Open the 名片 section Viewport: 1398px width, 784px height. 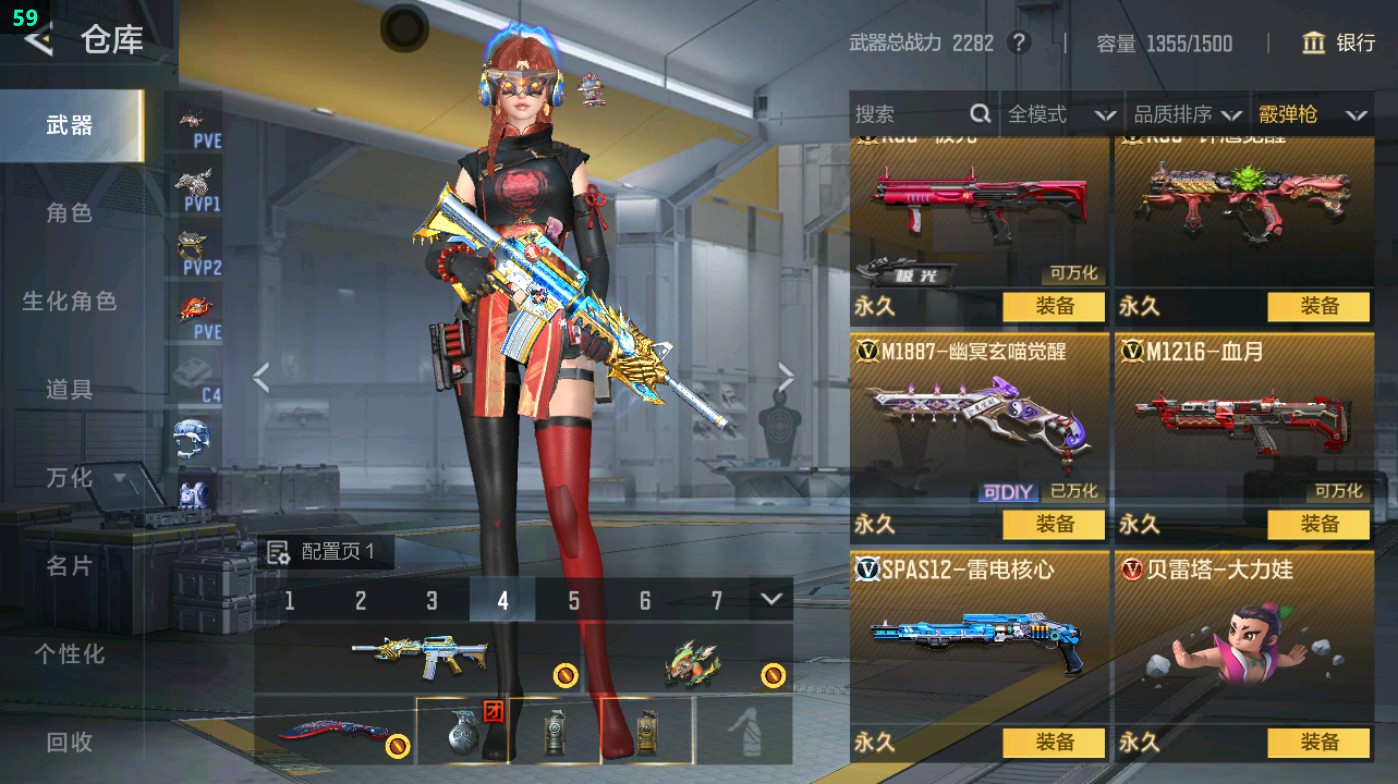tap(69, 566)
